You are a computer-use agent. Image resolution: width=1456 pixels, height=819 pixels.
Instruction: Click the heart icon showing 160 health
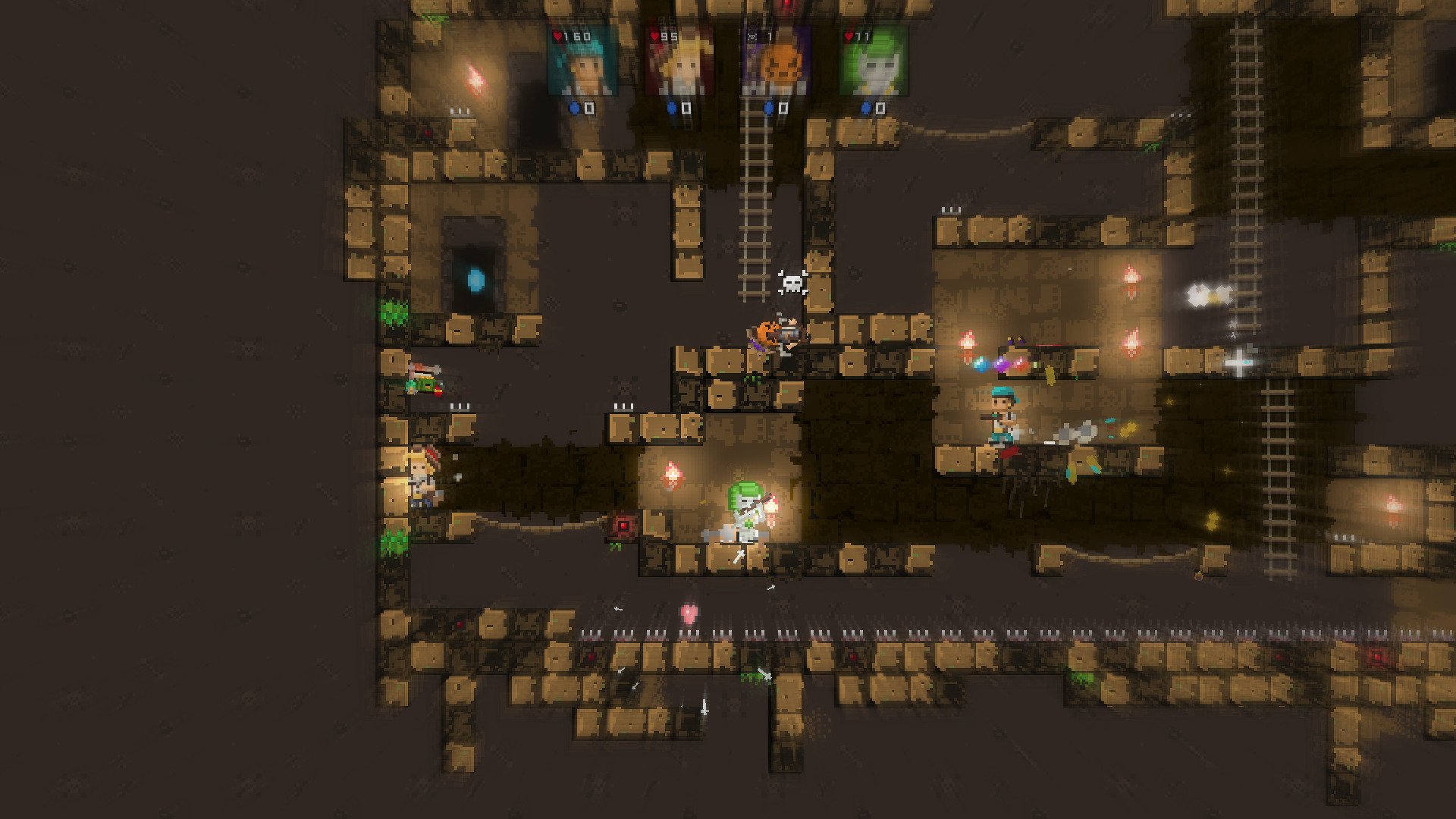pyautogui.click(x=558, y=34)
